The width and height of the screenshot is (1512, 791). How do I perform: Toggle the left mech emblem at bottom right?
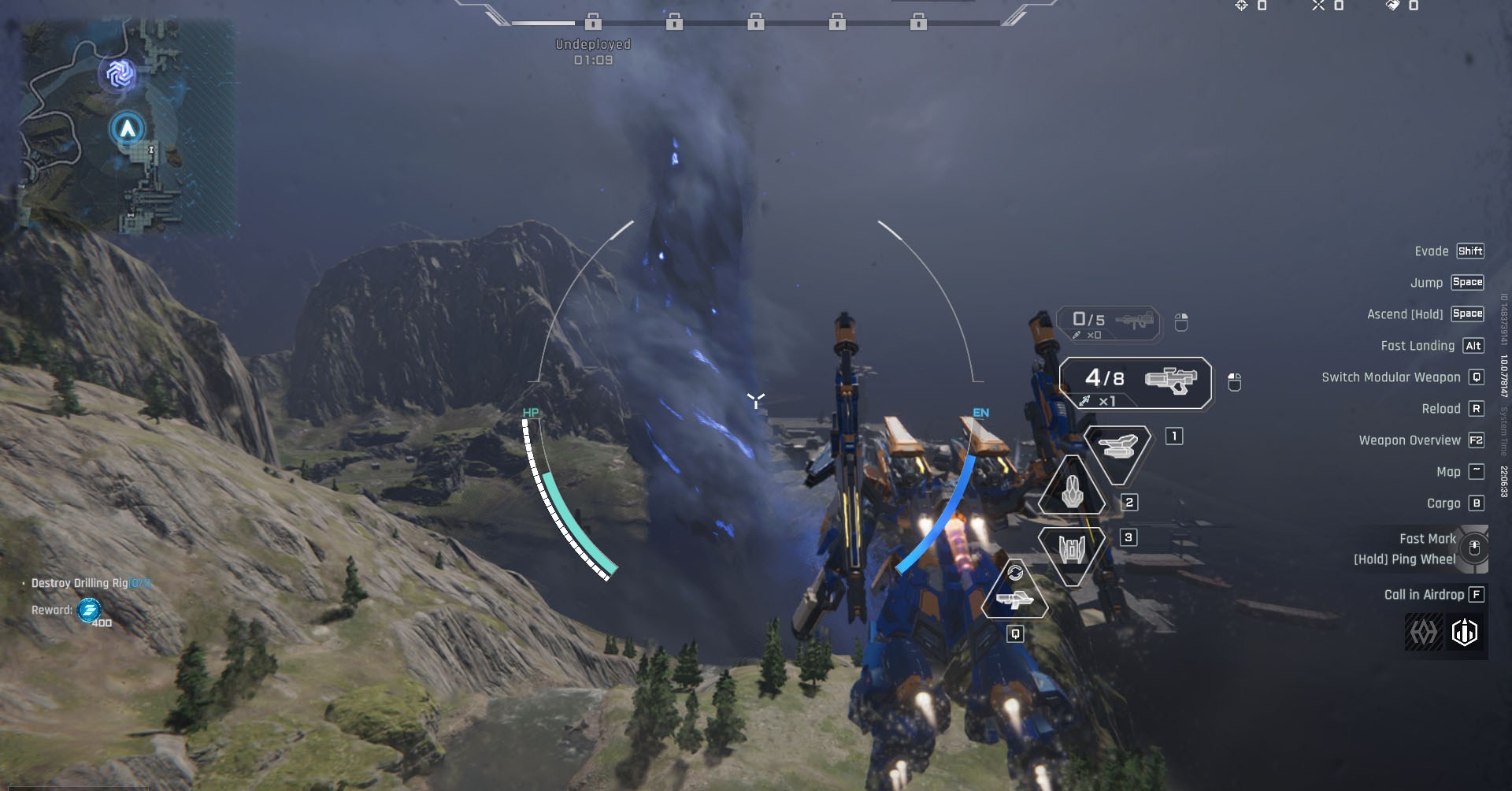[1422, 632]
